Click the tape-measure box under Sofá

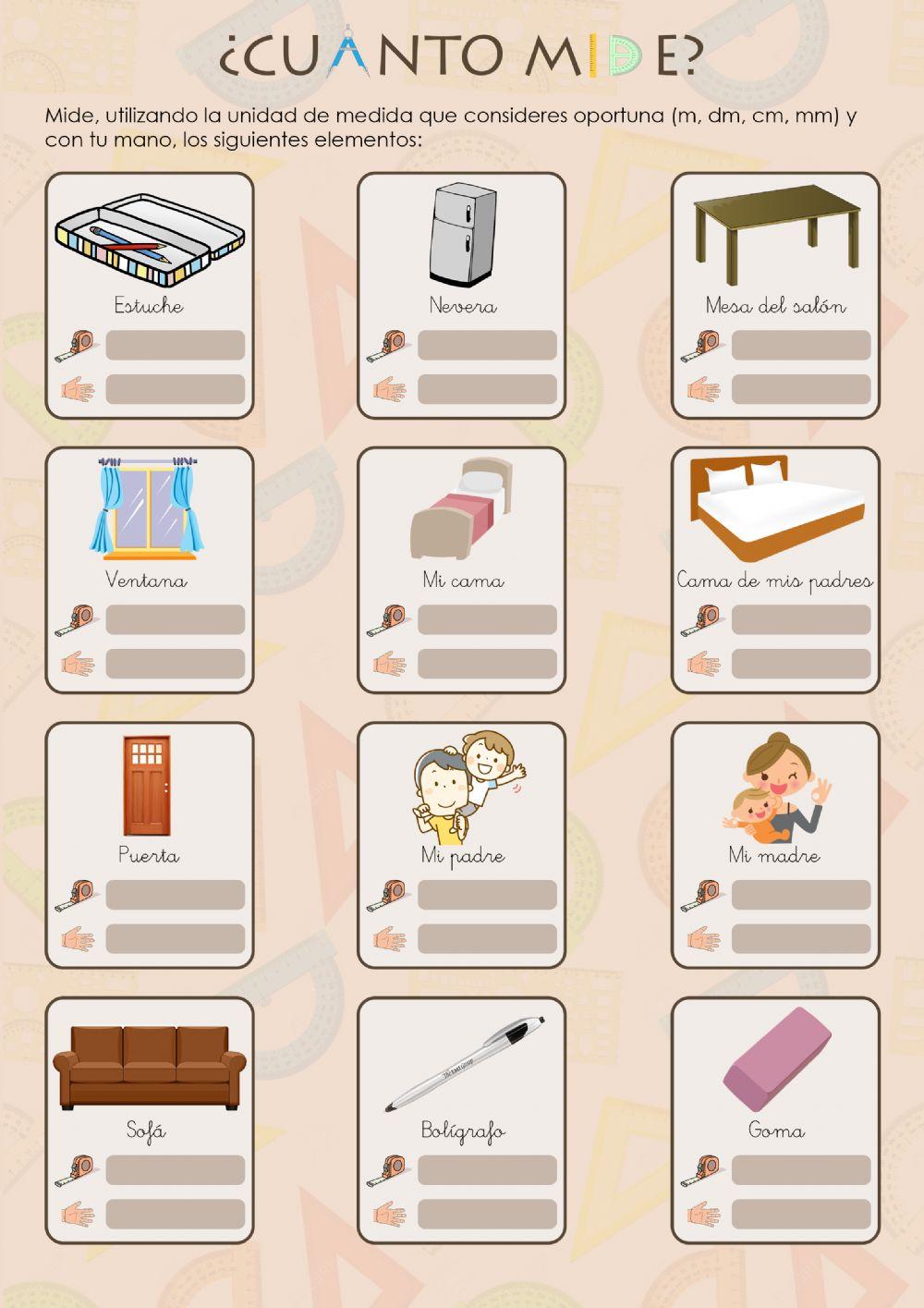pos(176,1169)
